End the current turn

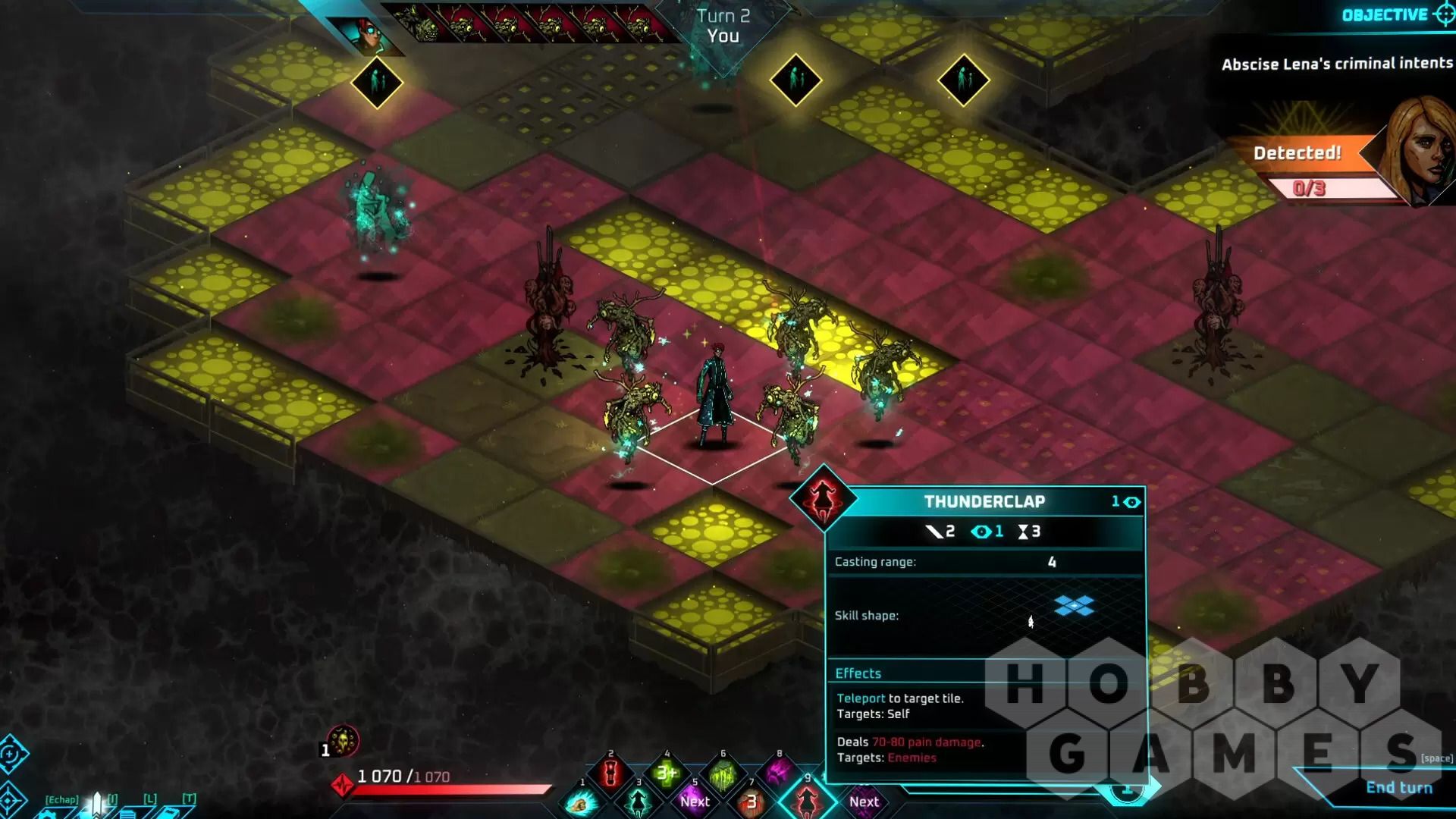(x=1398, y=788)
